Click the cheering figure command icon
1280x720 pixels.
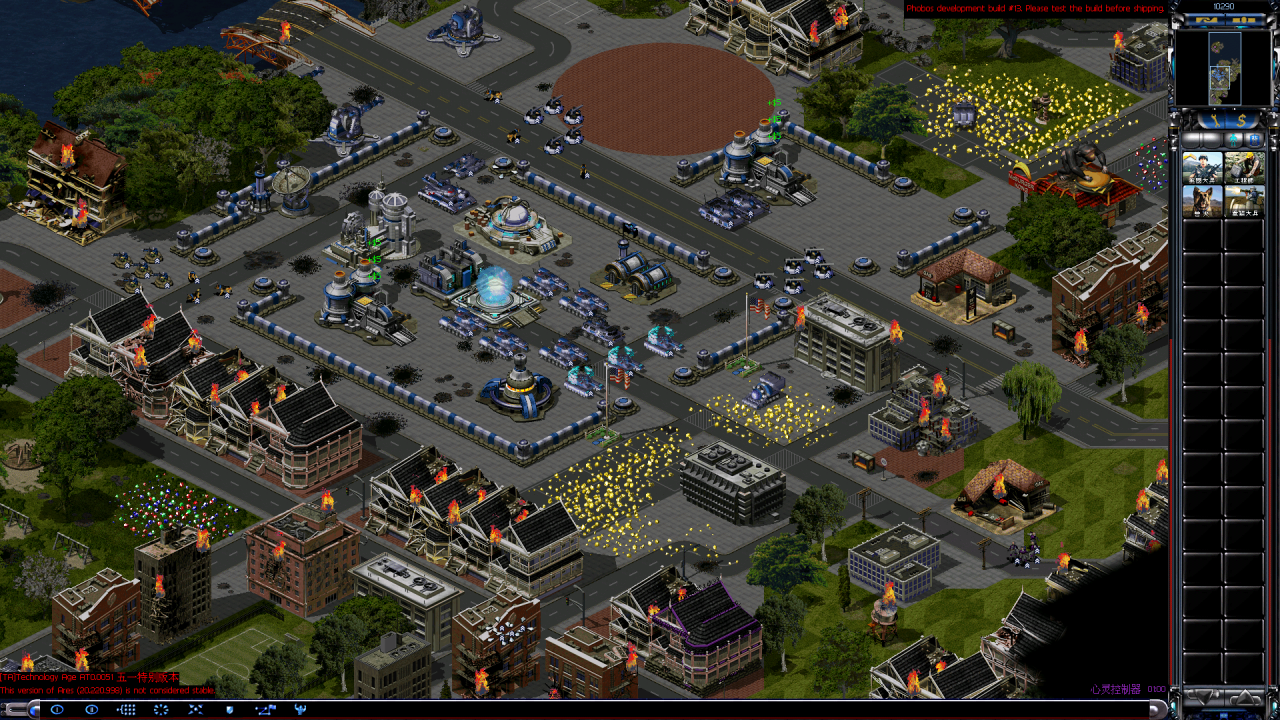[300, 709]
